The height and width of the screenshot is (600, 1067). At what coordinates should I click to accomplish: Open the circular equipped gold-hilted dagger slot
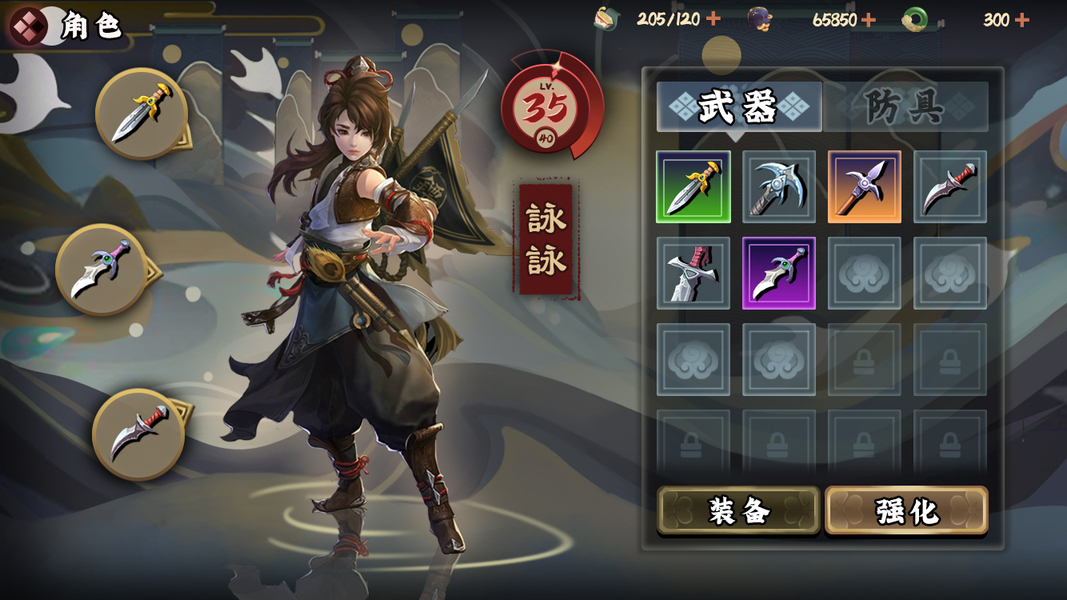click(x=141, y=113)
